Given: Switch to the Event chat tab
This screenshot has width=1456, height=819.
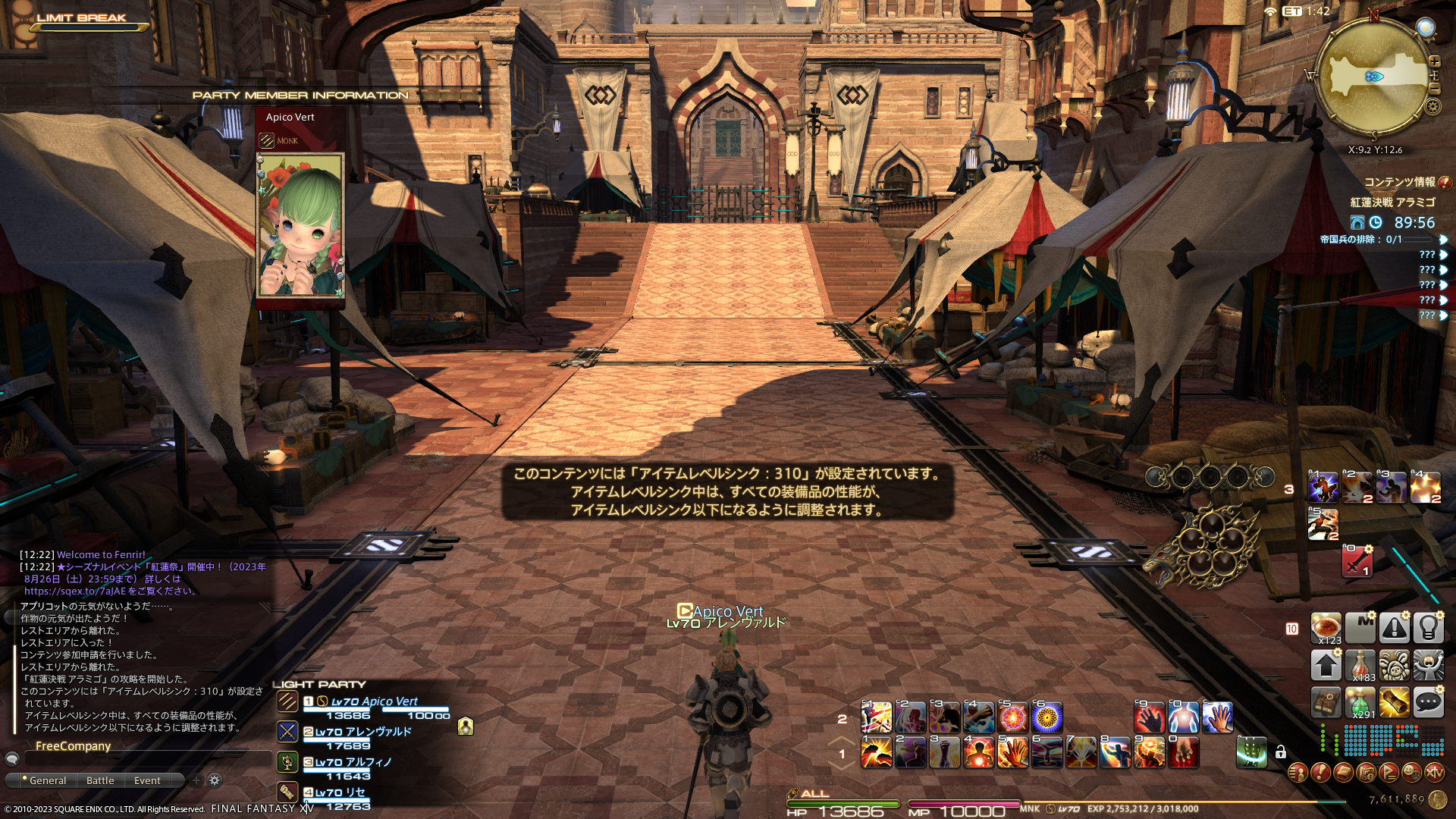Looking at the screenshot, I should [x=147, y=780].
